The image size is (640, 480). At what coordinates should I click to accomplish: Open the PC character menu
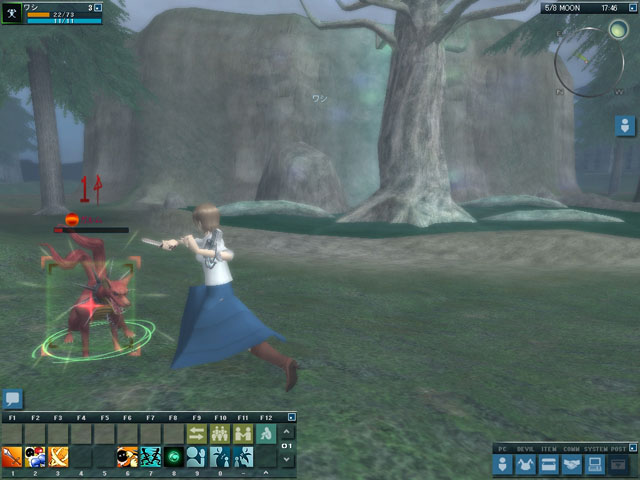coord(503,464)
